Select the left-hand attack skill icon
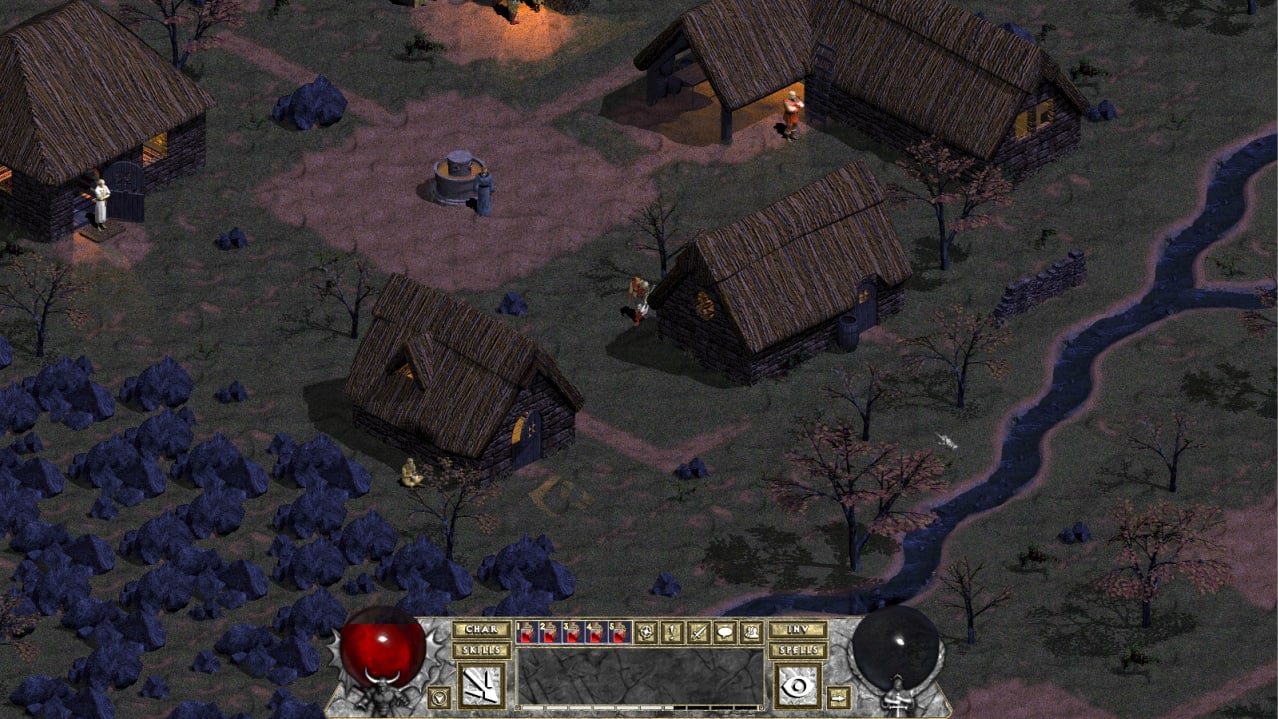This screenshot has height=719, width=1278. click(481, 686)
